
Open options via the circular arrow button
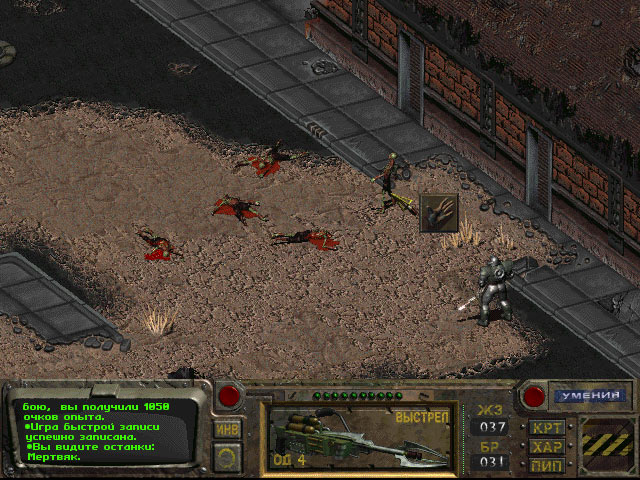tap(228, 455)
